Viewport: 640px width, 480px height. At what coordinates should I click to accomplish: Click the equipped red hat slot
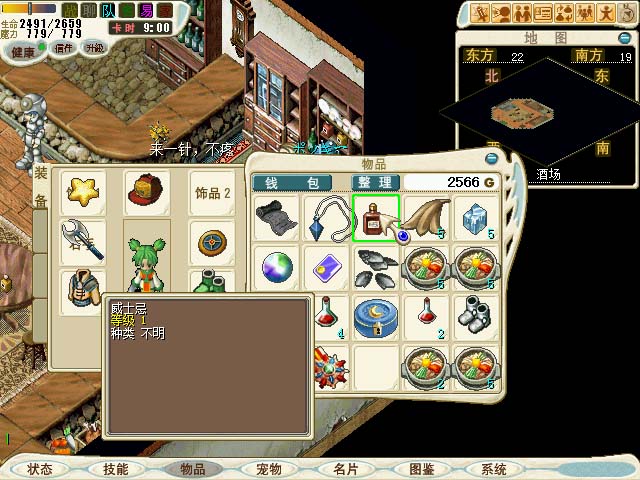(x=145, y=191)
